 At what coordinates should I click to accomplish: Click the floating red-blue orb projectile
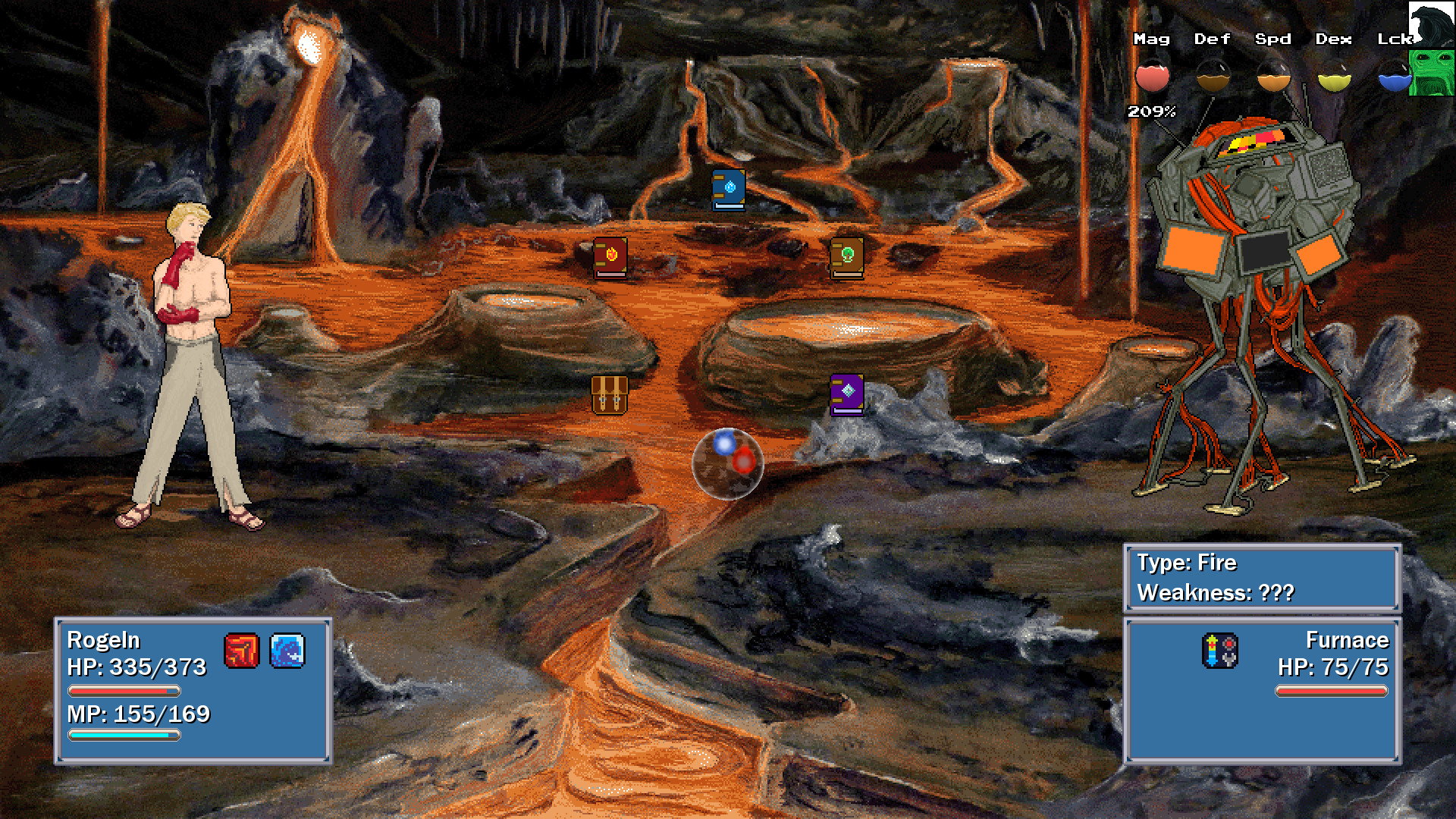pyautogui.click(x=728, y=465)
